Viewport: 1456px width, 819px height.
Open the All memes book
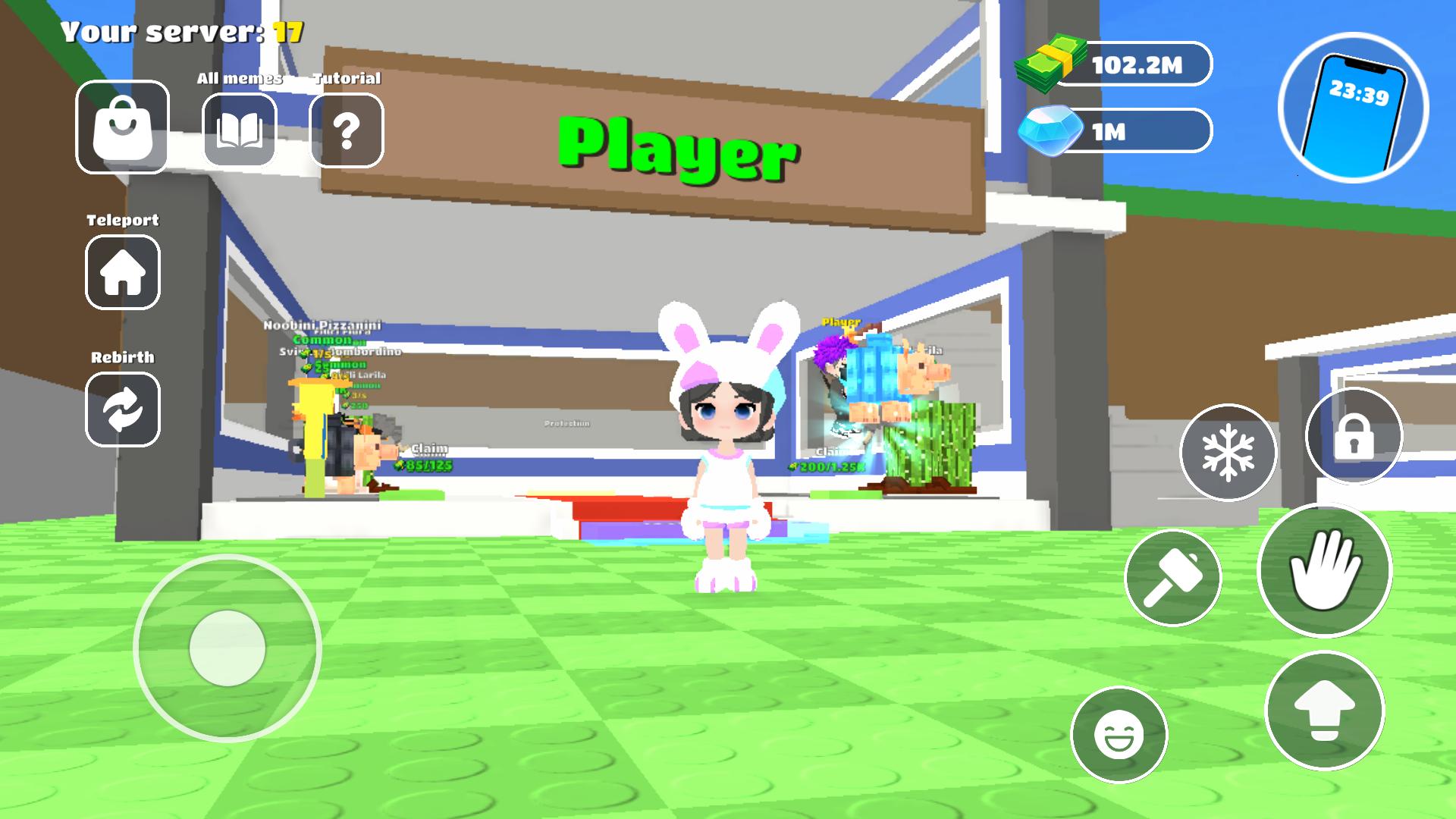pos(240,130)
